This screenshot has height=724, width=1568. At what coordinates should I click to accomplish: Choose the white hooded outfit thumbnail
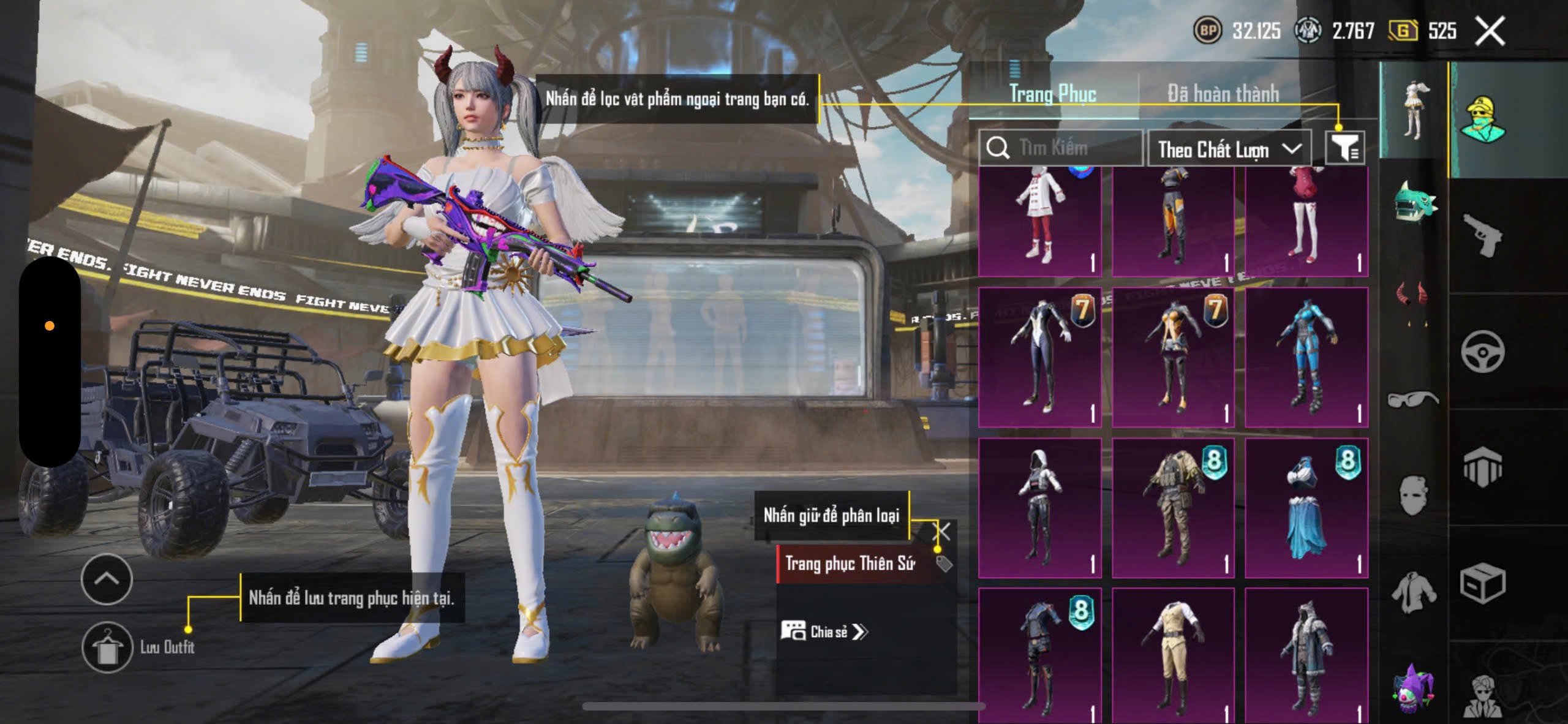[1039, 508]
